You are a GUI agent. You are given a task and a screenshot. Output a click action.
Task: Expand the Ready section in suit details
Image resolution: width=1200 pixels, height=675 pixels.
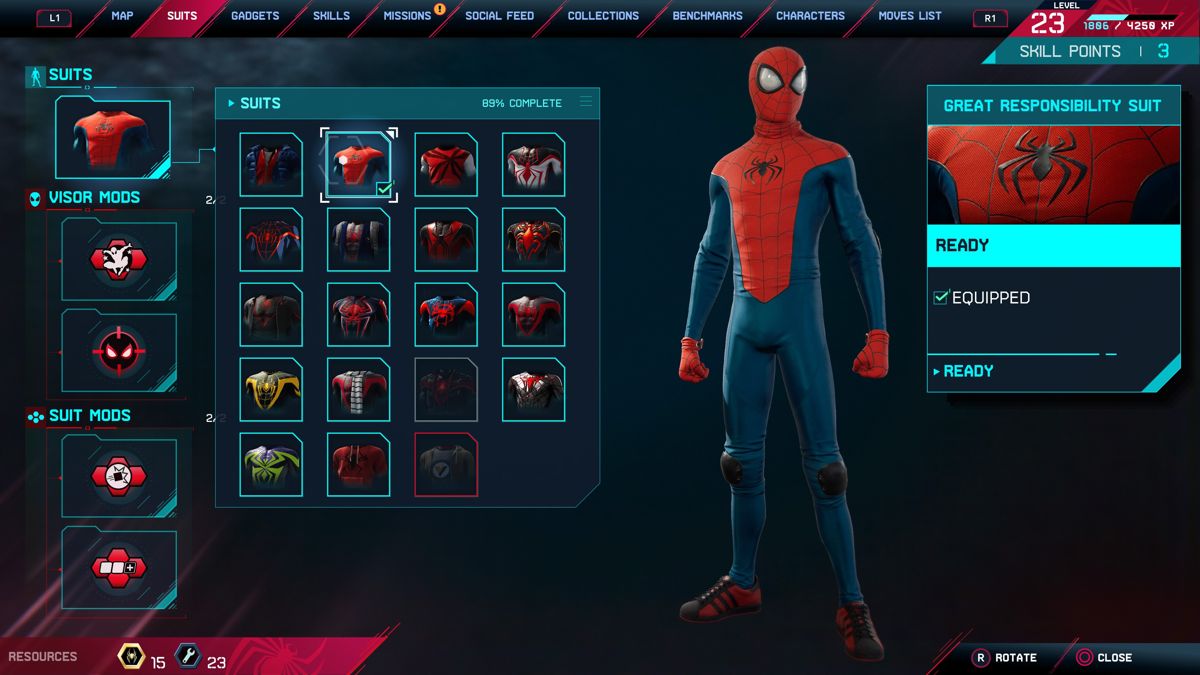tap(964, 371)
